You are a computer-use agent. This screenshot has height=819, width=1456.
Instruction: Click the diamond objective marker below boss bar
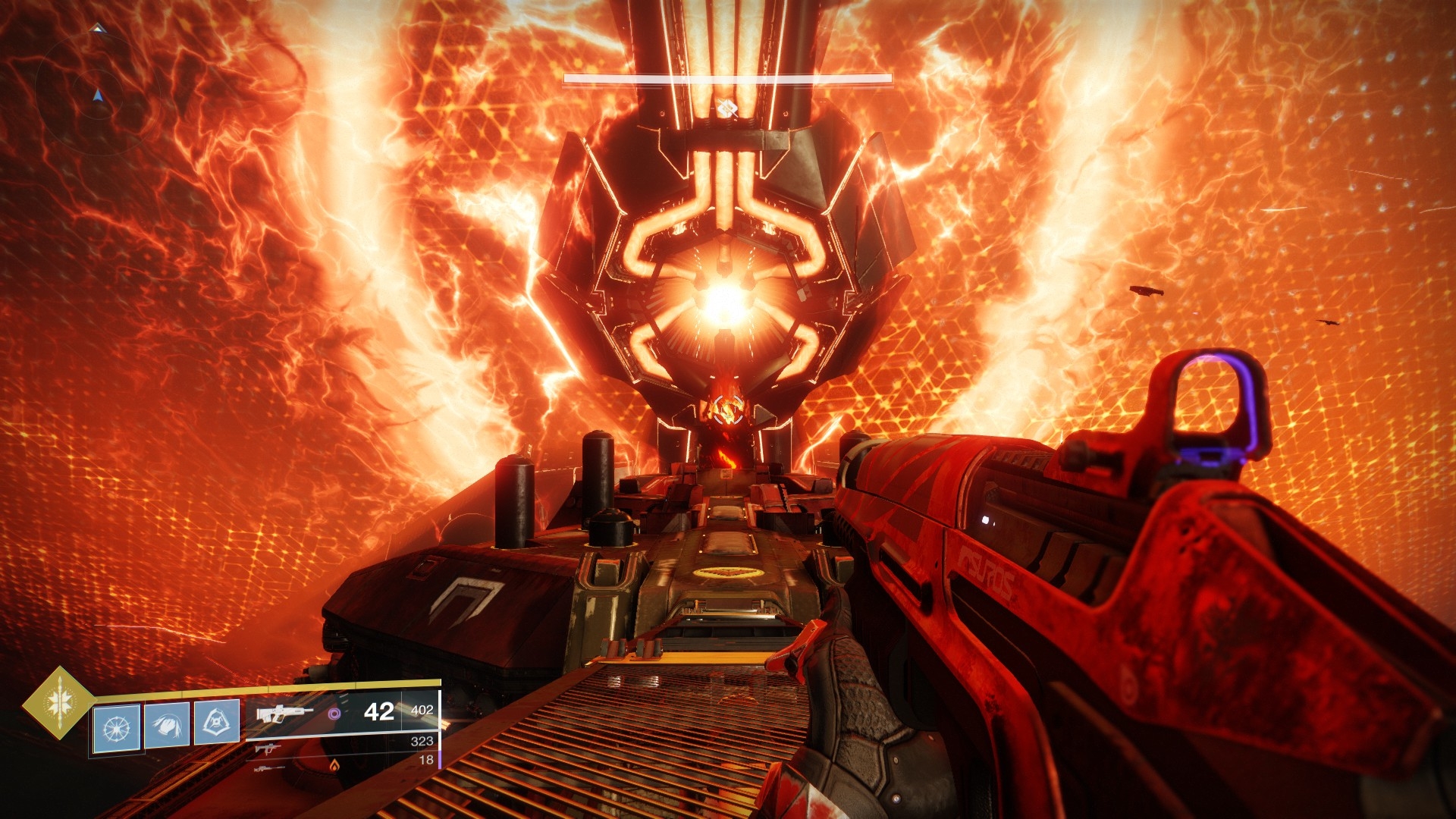[x=727, y=108]
